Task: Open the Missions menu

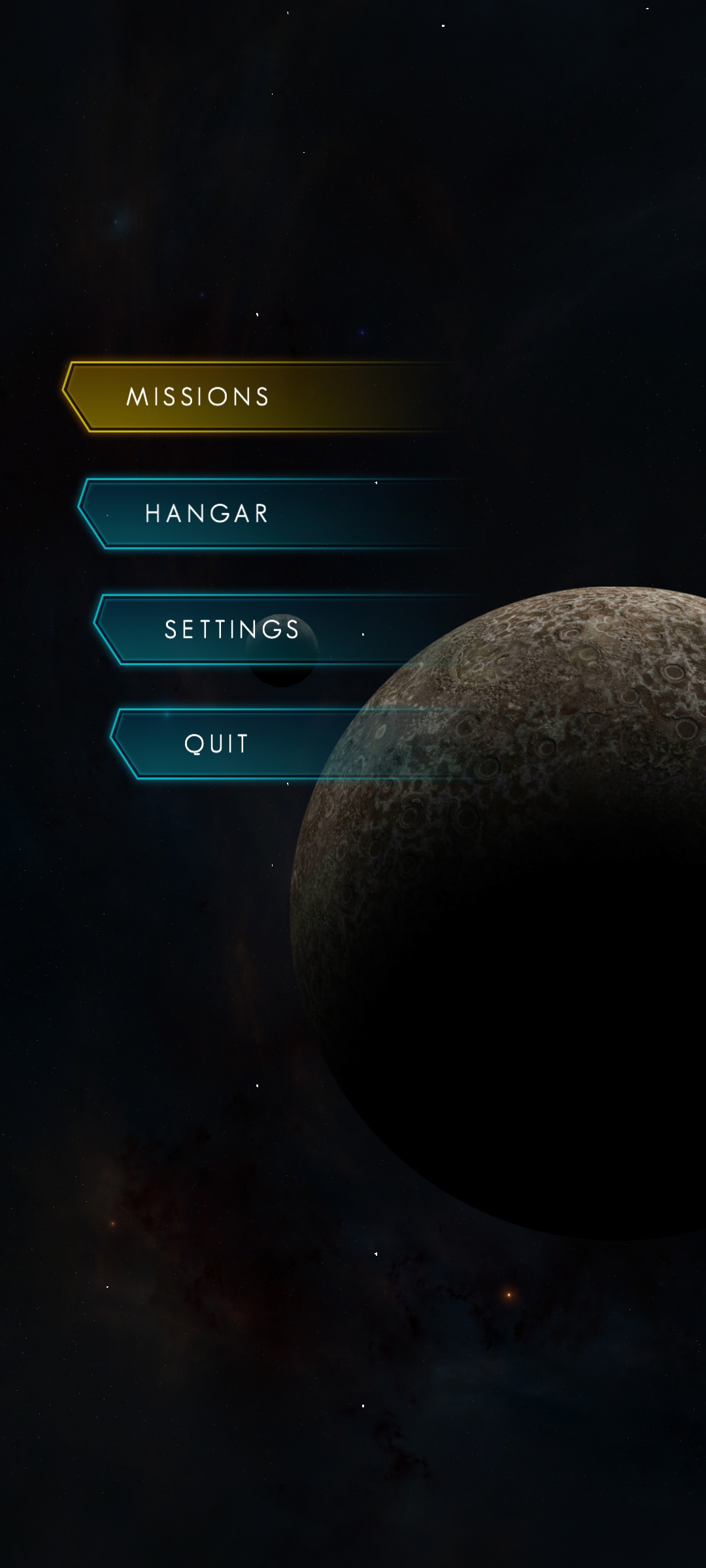Action: coord(198,397)
